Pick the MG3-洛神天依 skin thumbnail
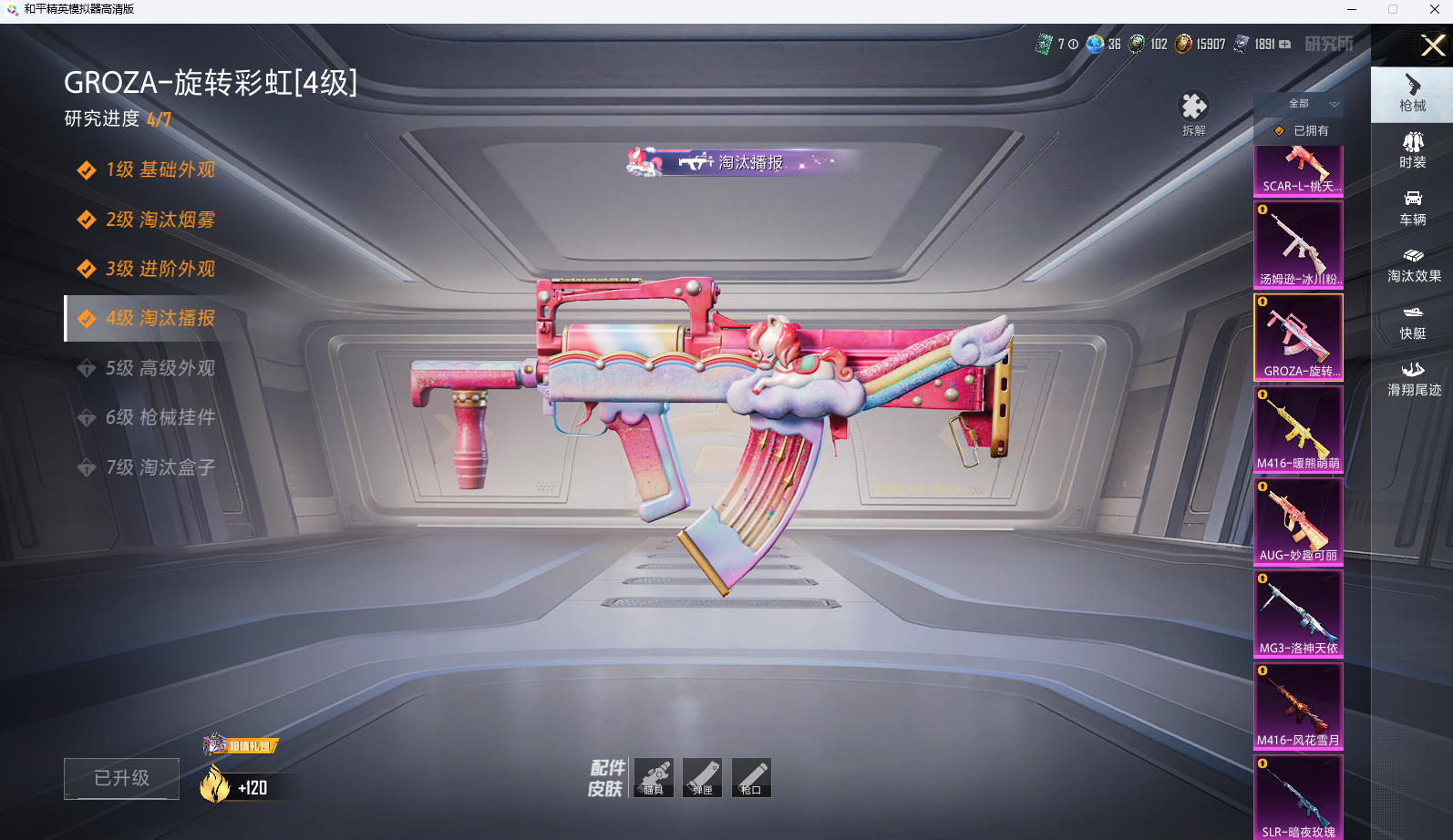 (1298, 612)
